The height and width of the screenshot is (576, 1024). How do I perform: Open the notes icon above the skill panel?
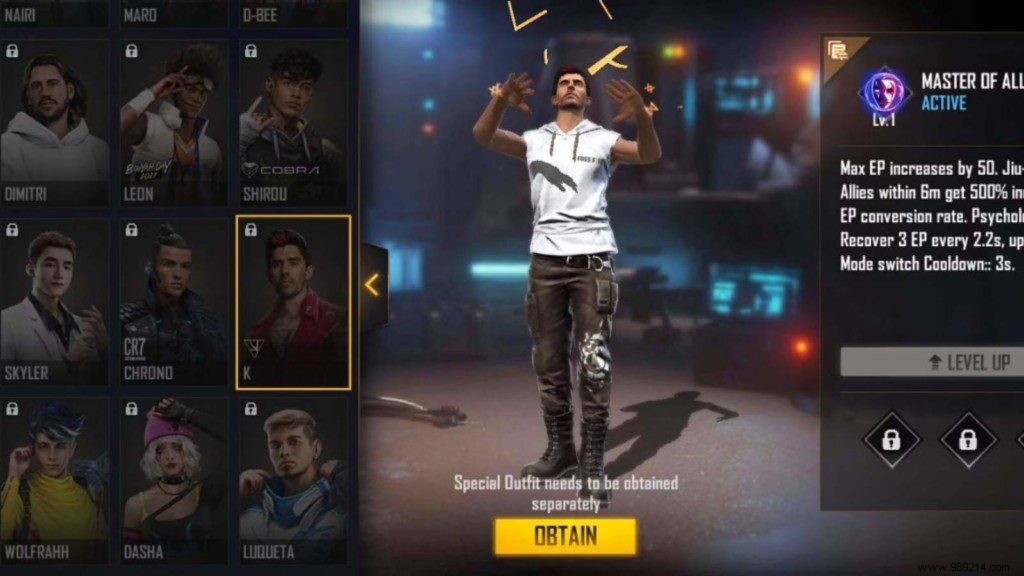(839, 50)
